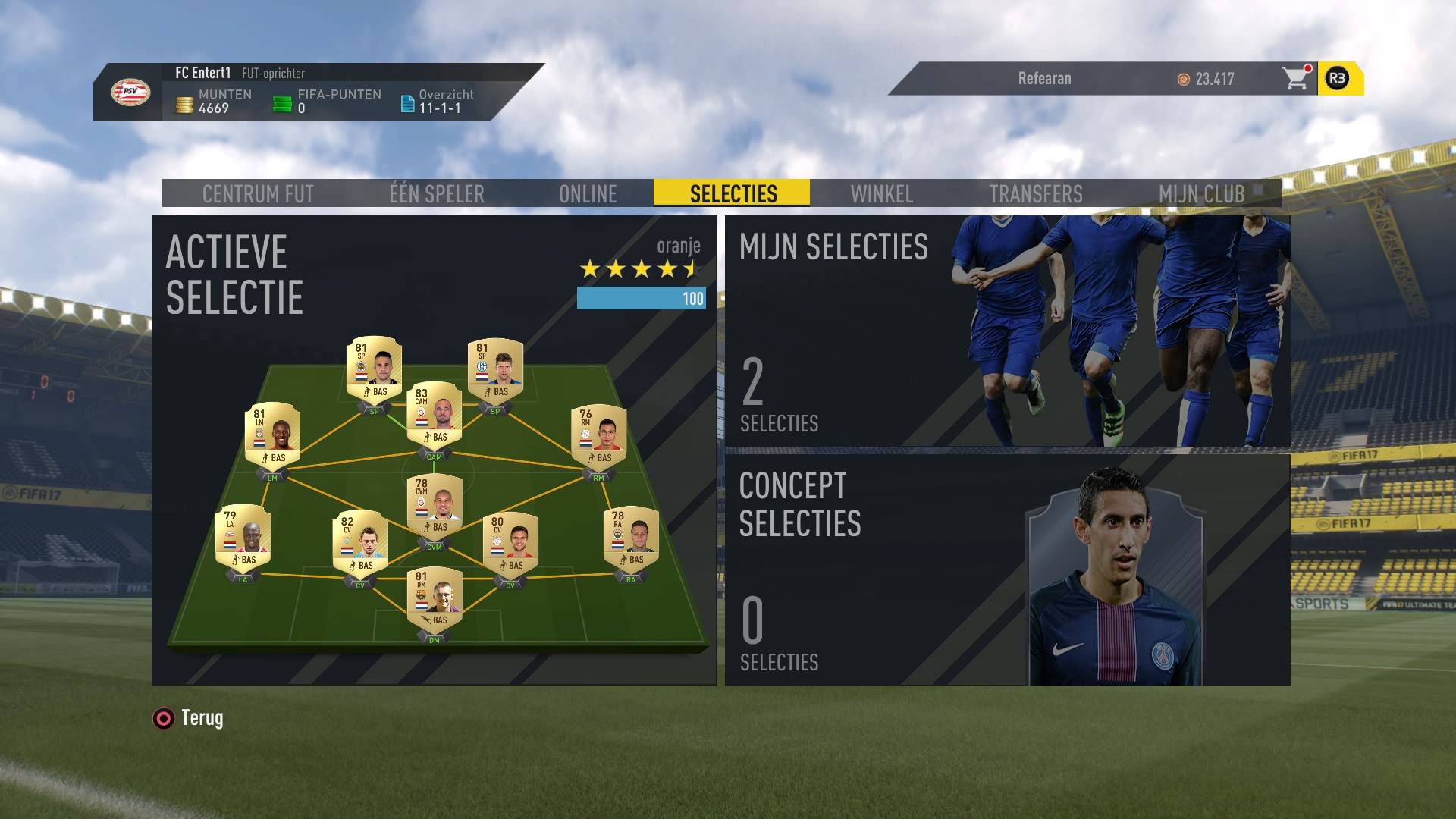
Task: Select the 83-rated CAM player card
Action: pos(435,414)
